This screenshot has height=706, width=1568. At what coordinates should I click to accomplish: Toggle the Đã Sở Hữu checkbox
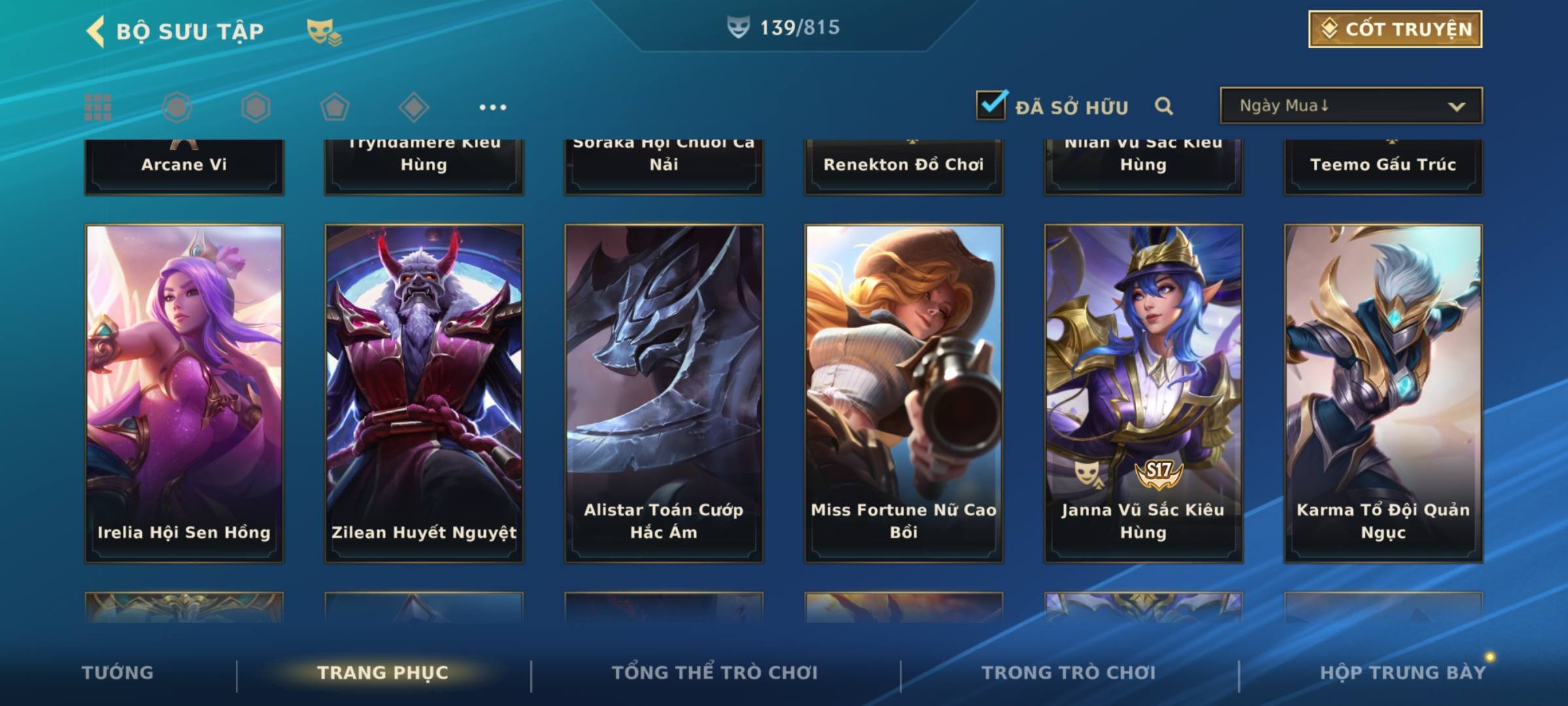[x=991, y=106]
